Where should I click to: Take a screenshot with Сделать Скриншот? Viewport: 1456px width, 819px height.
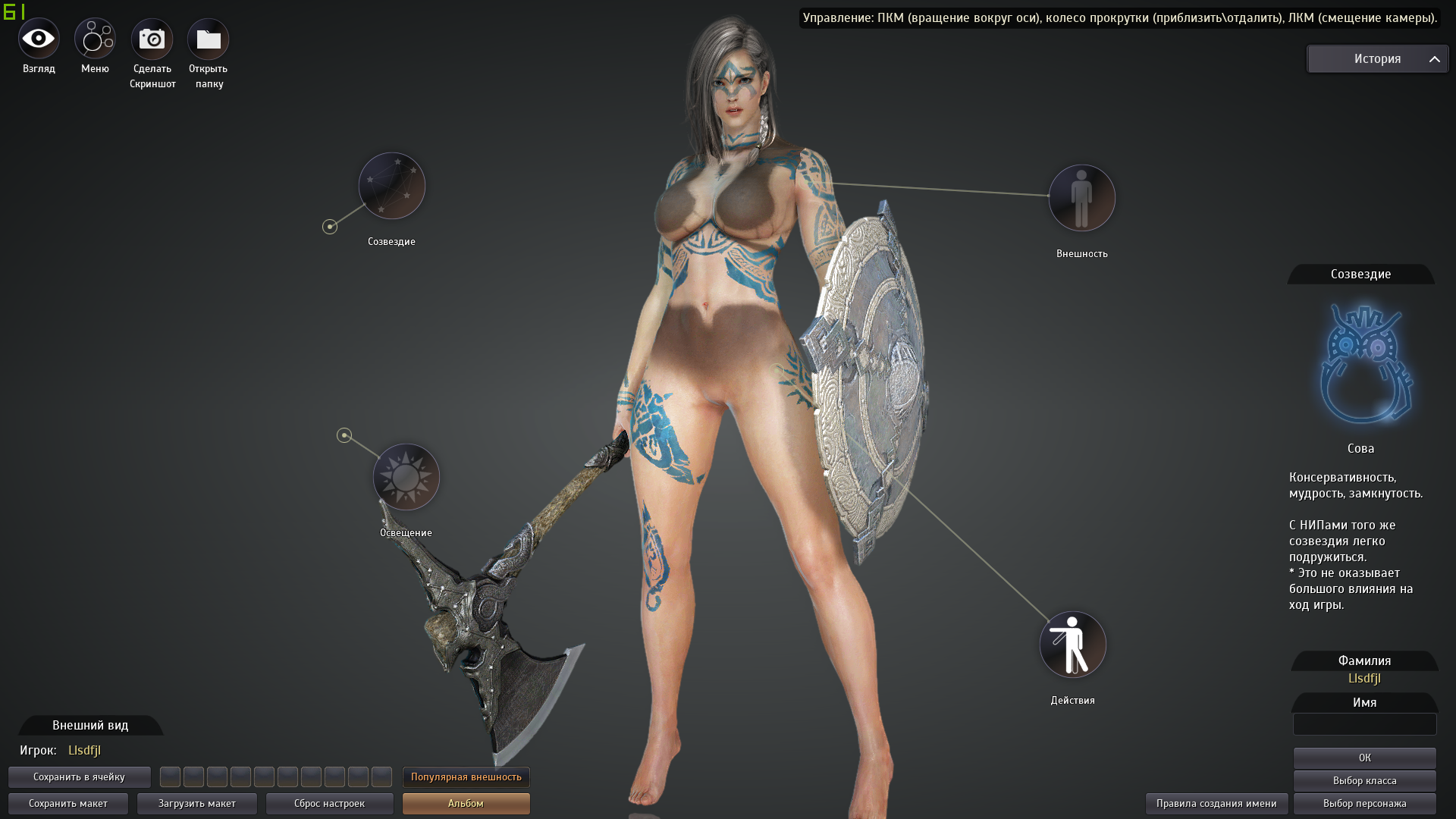tap(152, 37)
